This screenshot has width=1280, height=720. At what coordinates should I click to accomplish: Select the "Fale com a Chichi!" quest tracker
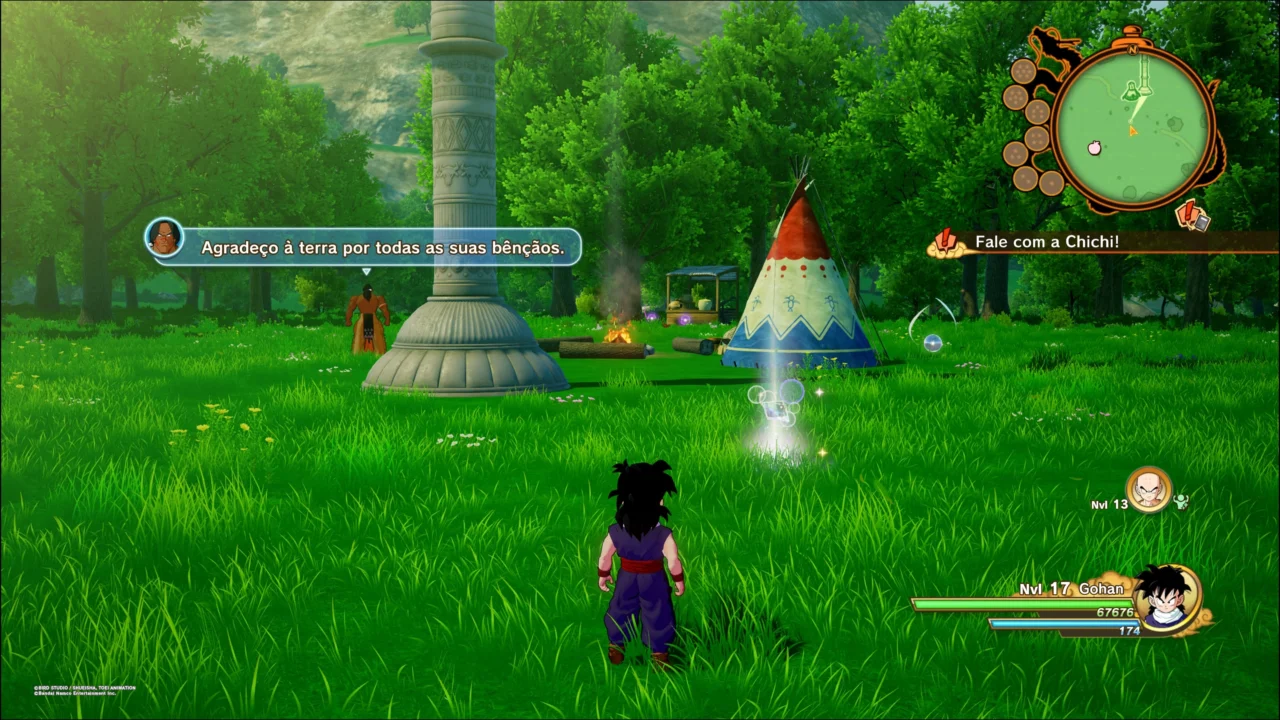(1045, 242)
